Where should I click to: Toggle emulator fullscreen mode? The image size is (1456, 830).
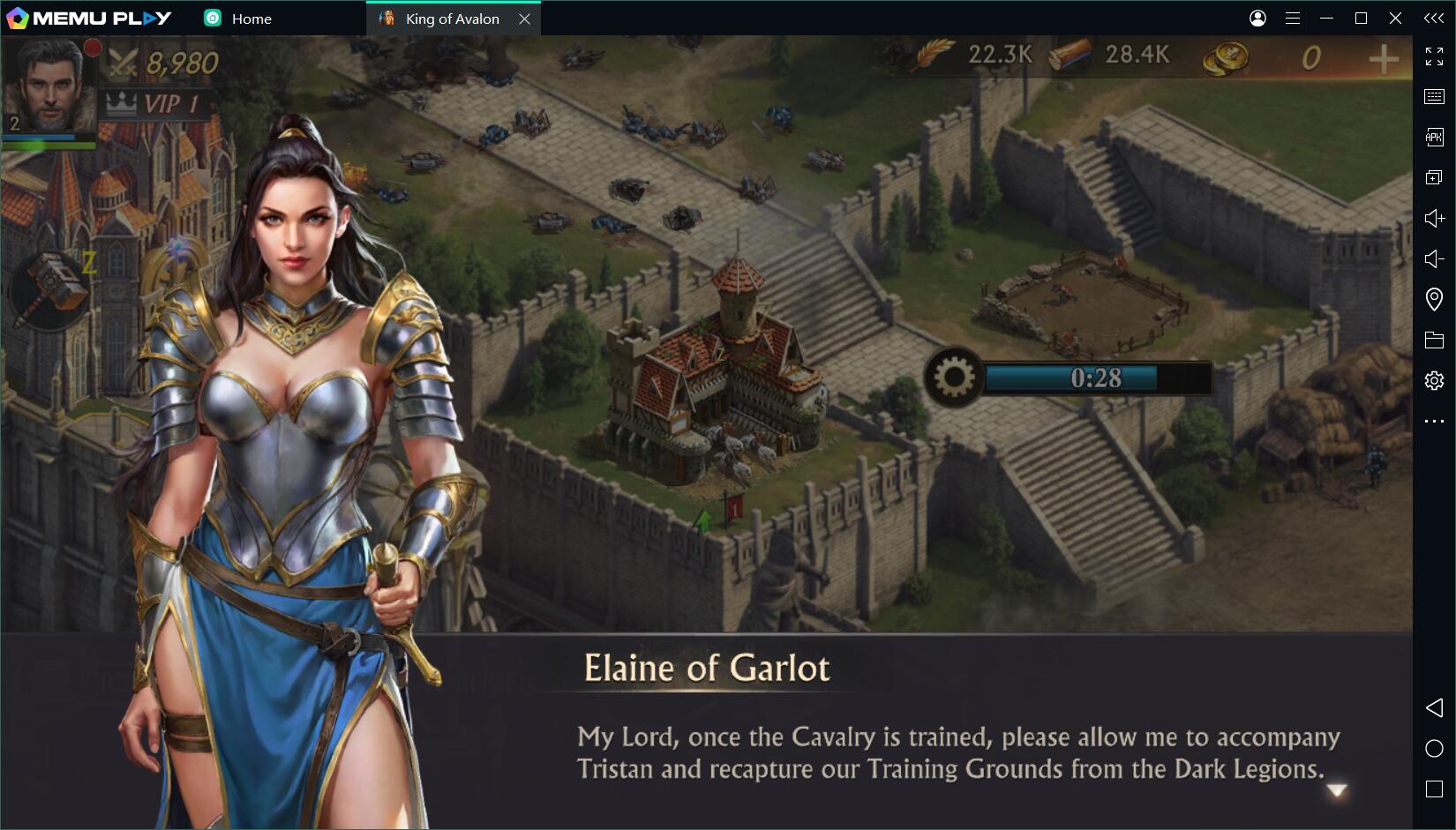point(1434,56)
